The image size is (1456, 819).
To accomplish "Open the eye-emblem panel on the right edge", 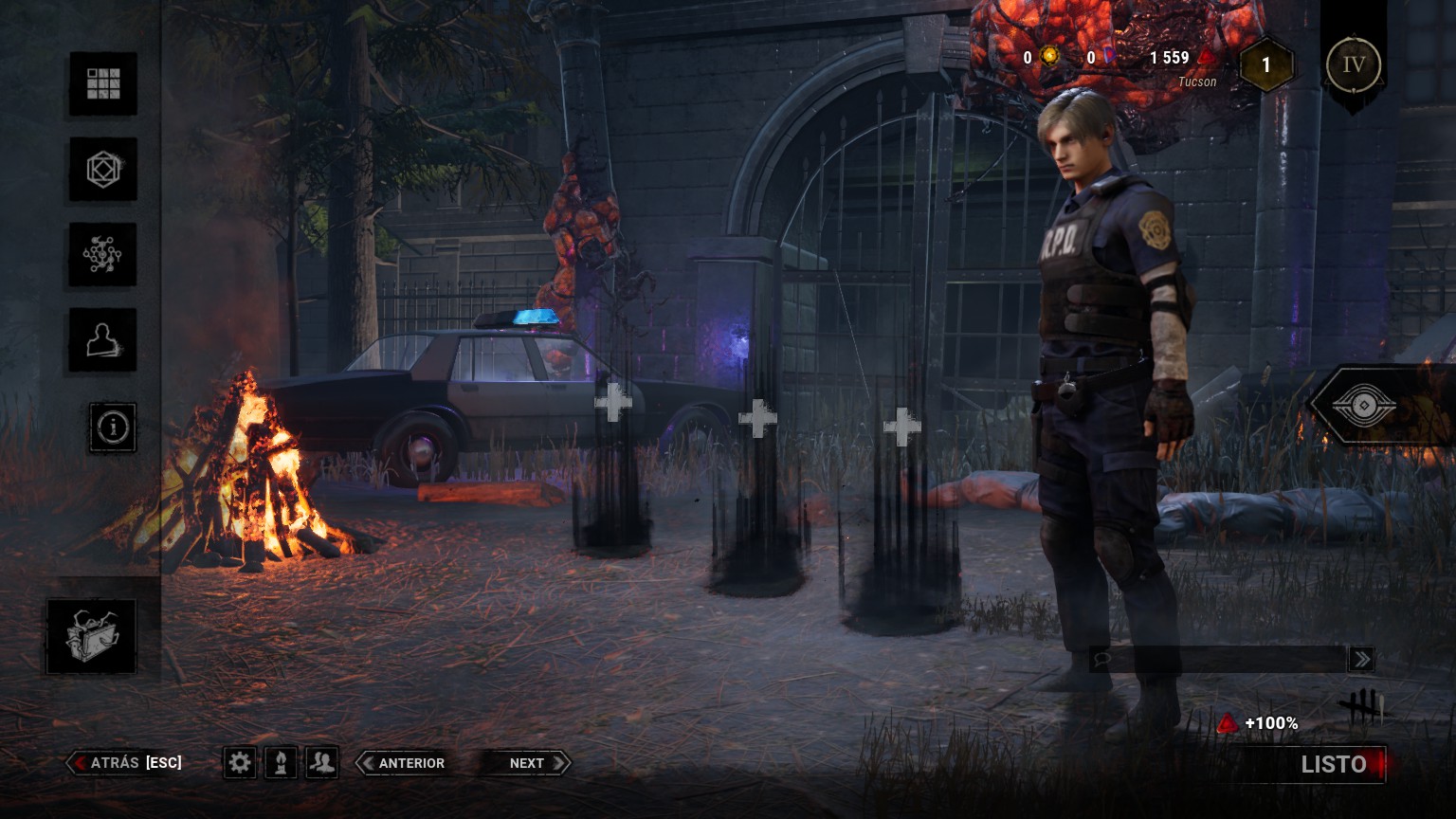I will click(x=1365, y=406).
